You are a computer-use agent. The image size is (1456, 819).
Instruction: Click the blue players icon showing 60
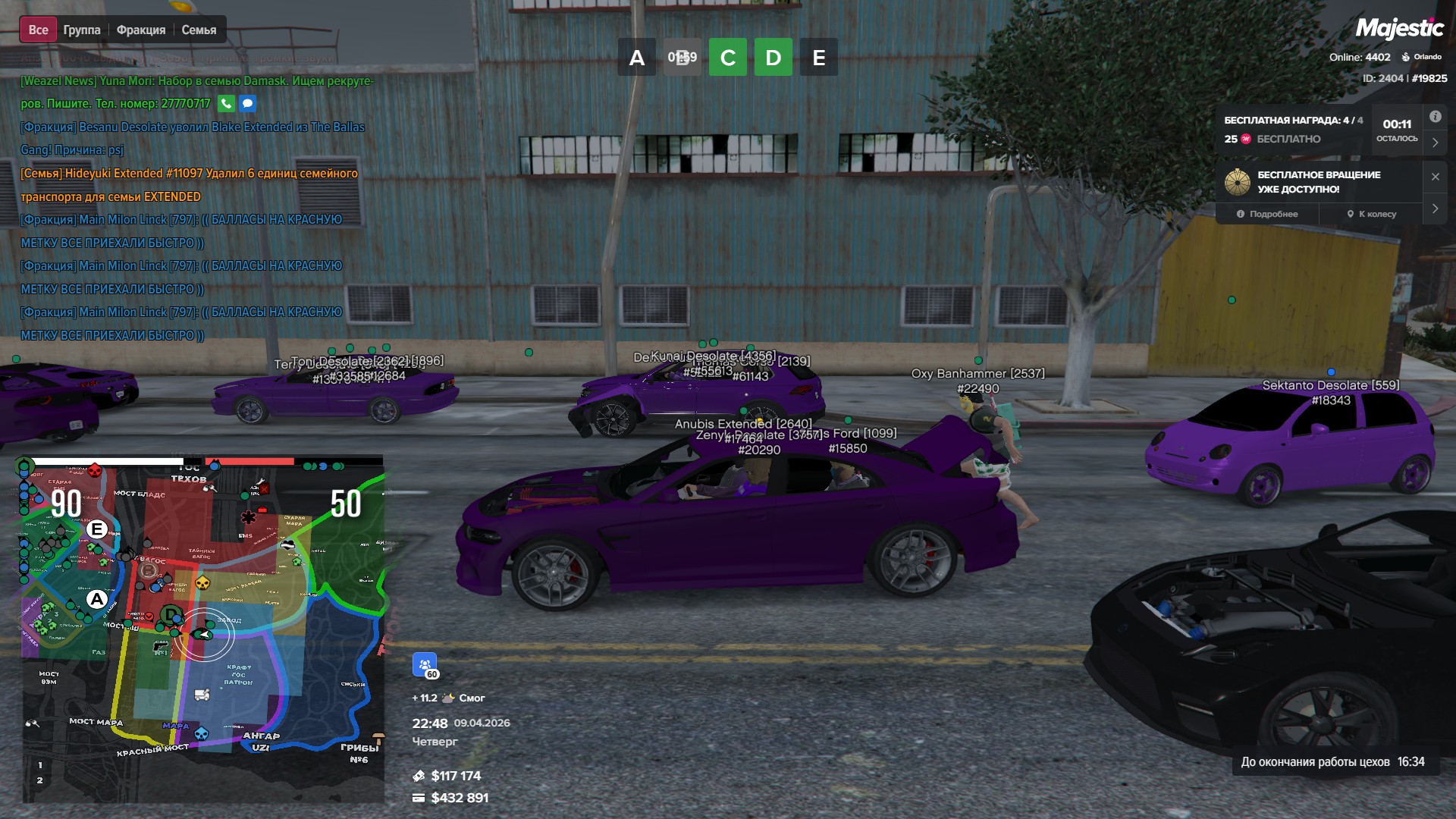(x=425, y=664)
